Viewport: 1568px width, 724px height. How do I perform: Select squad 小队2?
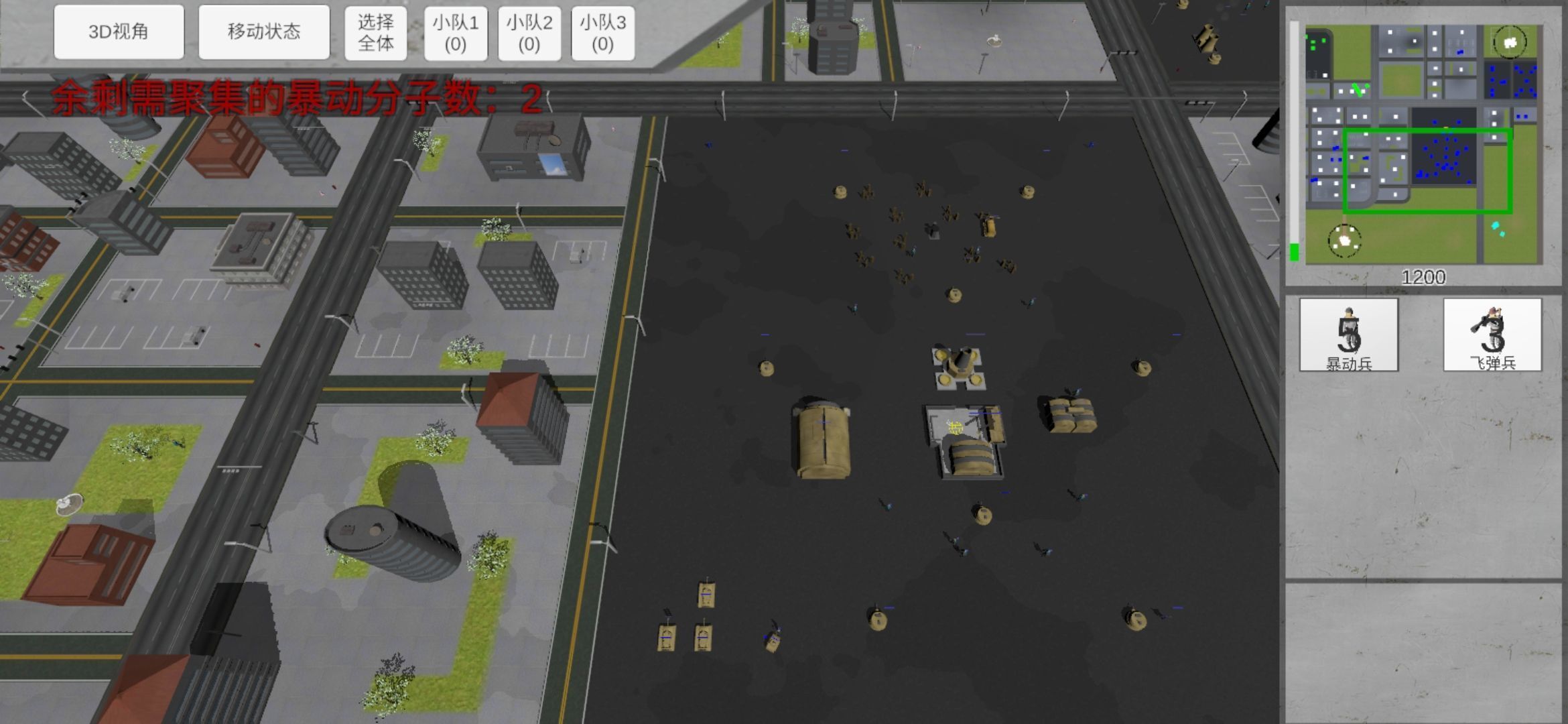(x=529, y=34)
